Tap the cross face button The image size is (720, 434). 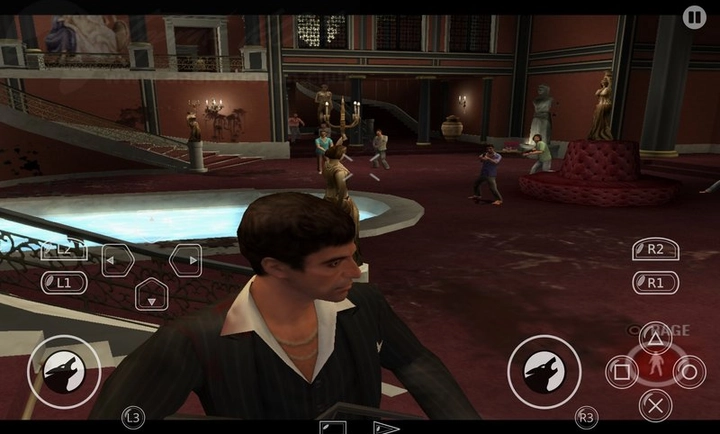pyautogui.click(x=655, y=405)
